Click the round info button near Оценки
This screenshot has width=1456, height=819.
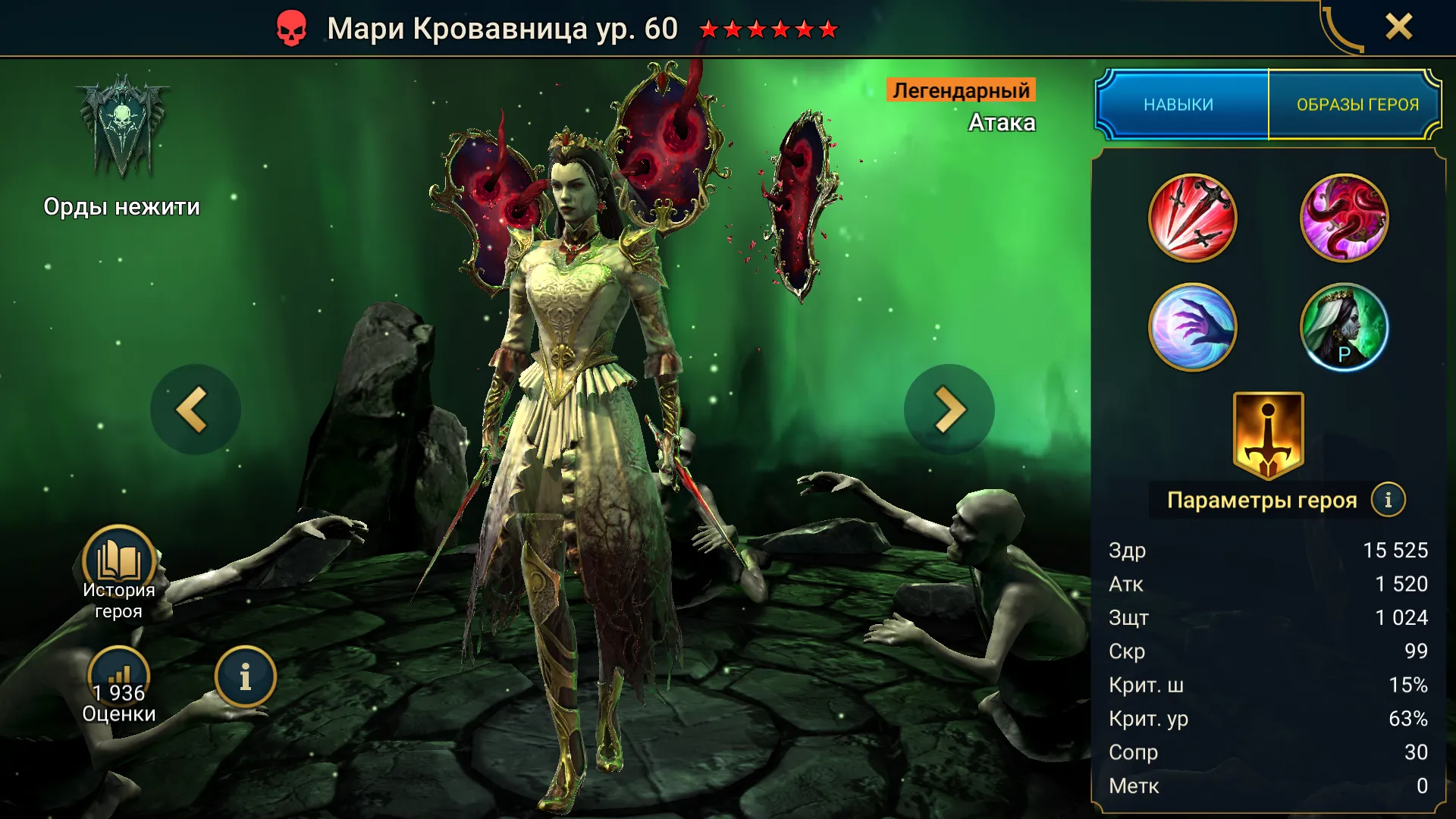click(245, 677)
